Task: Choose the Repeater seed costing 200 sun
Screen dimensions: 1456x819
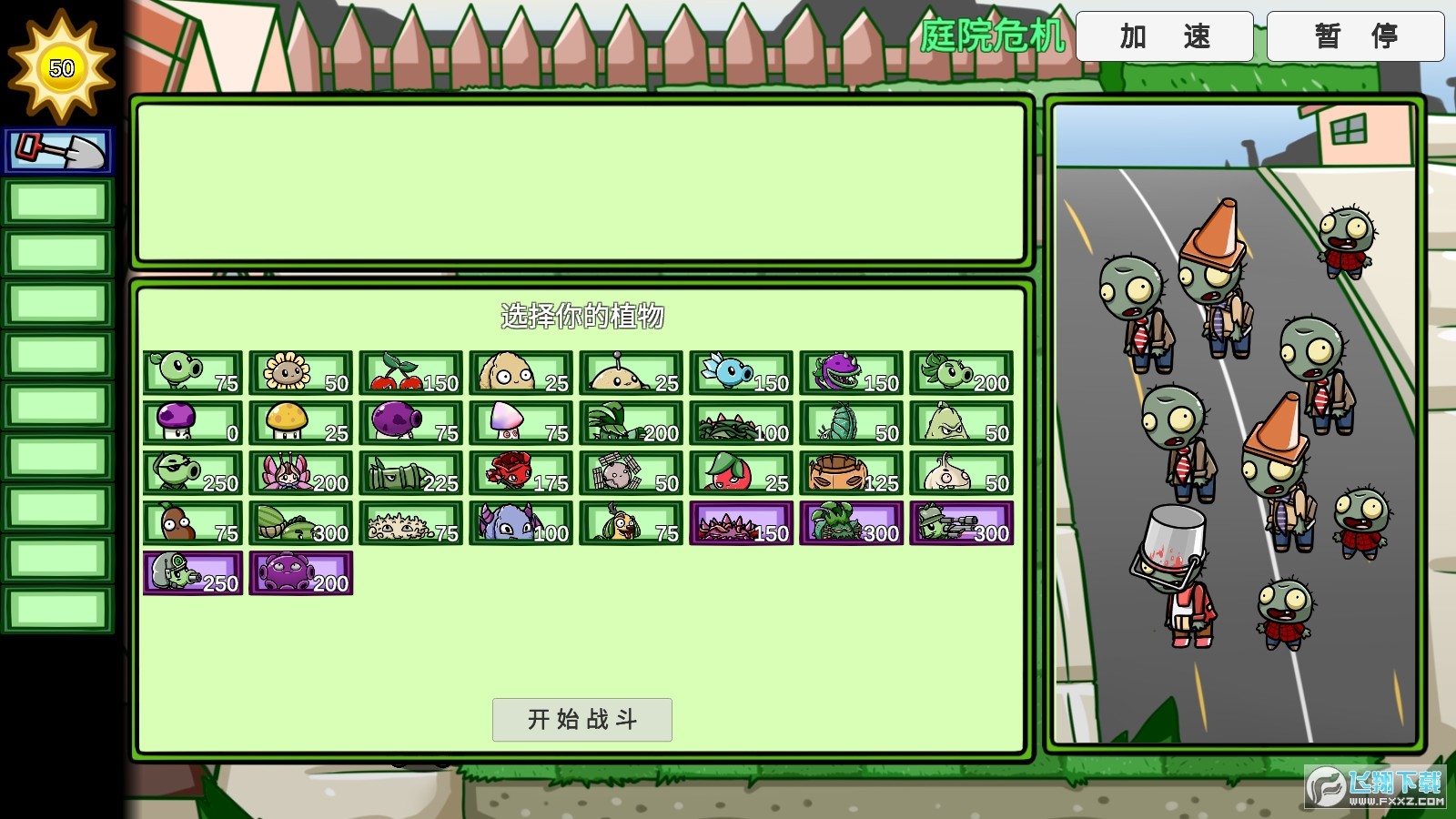Action: point(960,373)
